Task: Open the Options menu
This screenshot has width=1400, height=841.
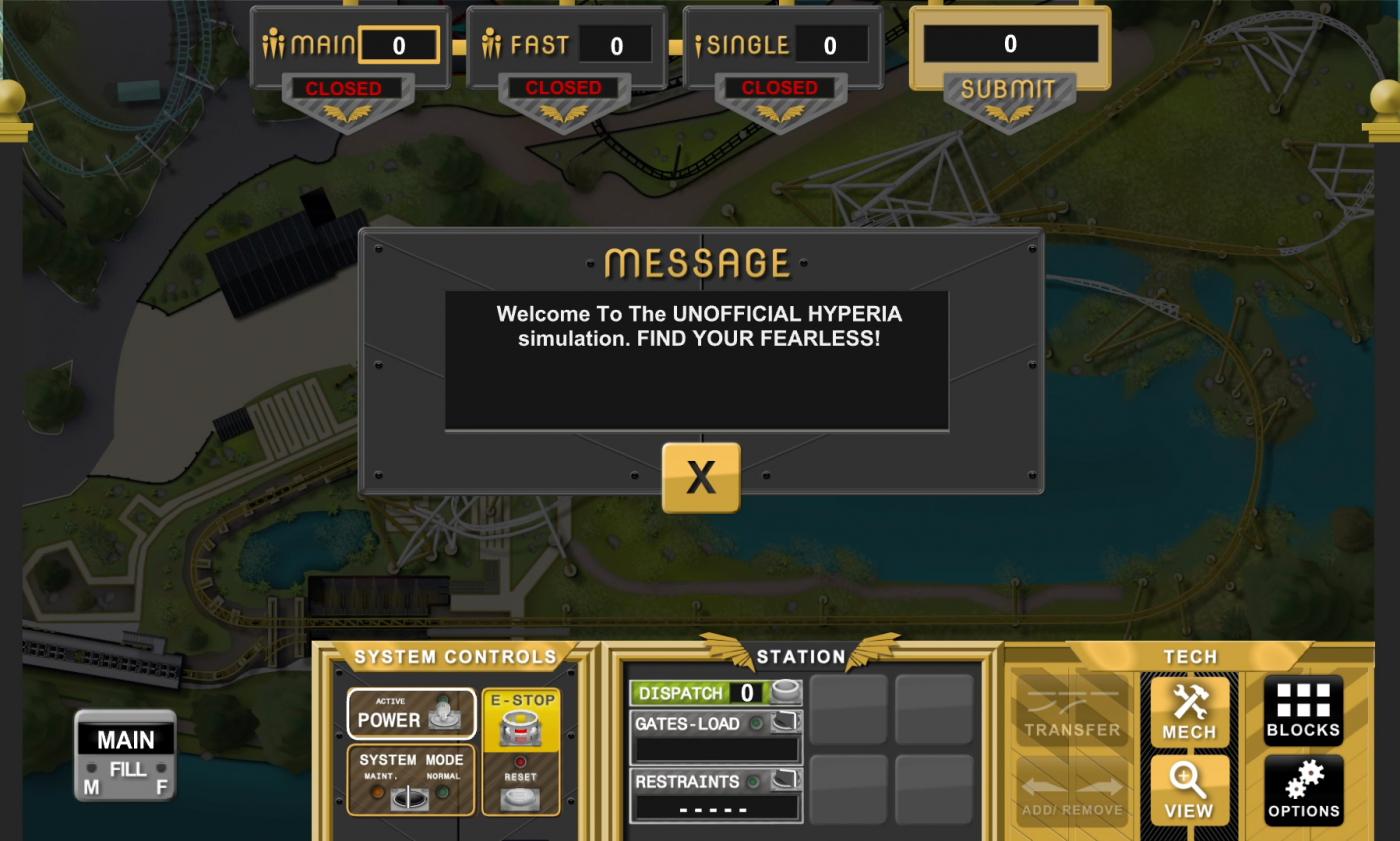Action: [x=1303, y=790]
